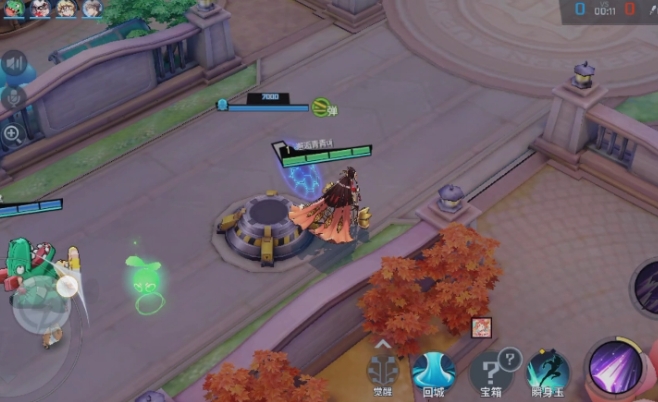Image resolution: width=658 pixels, height=402 pixels.
Task: Tap the 回城 recall button
Action: coord(434,370)
